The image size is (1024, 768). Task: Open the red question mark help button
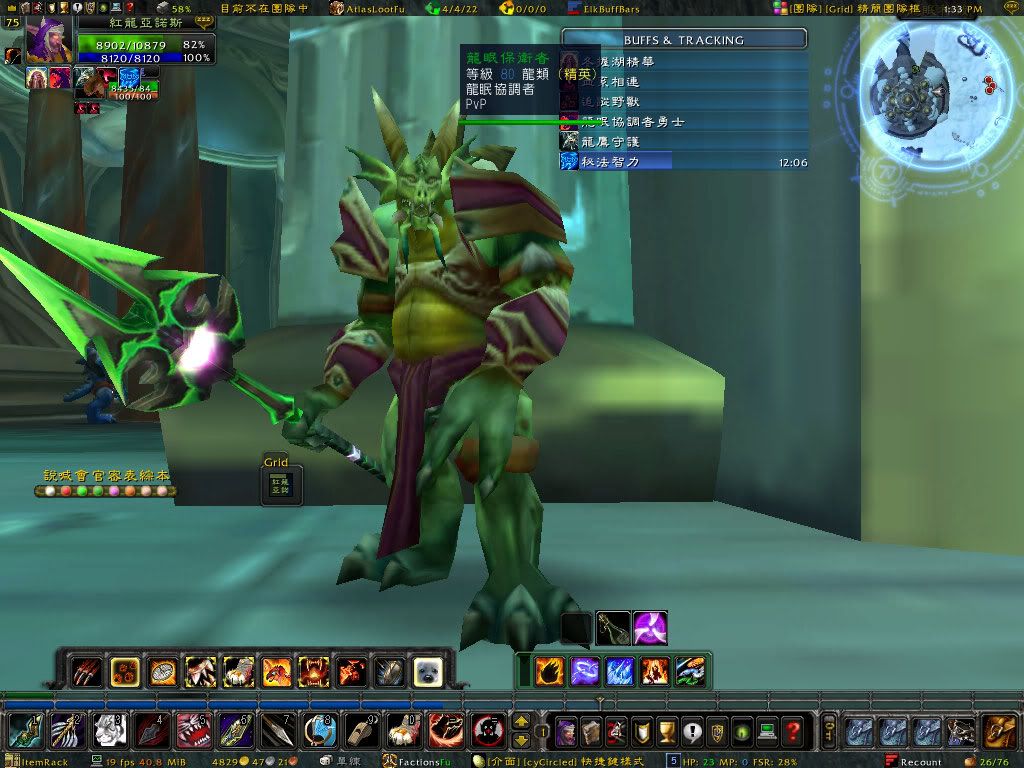(793, 732)
